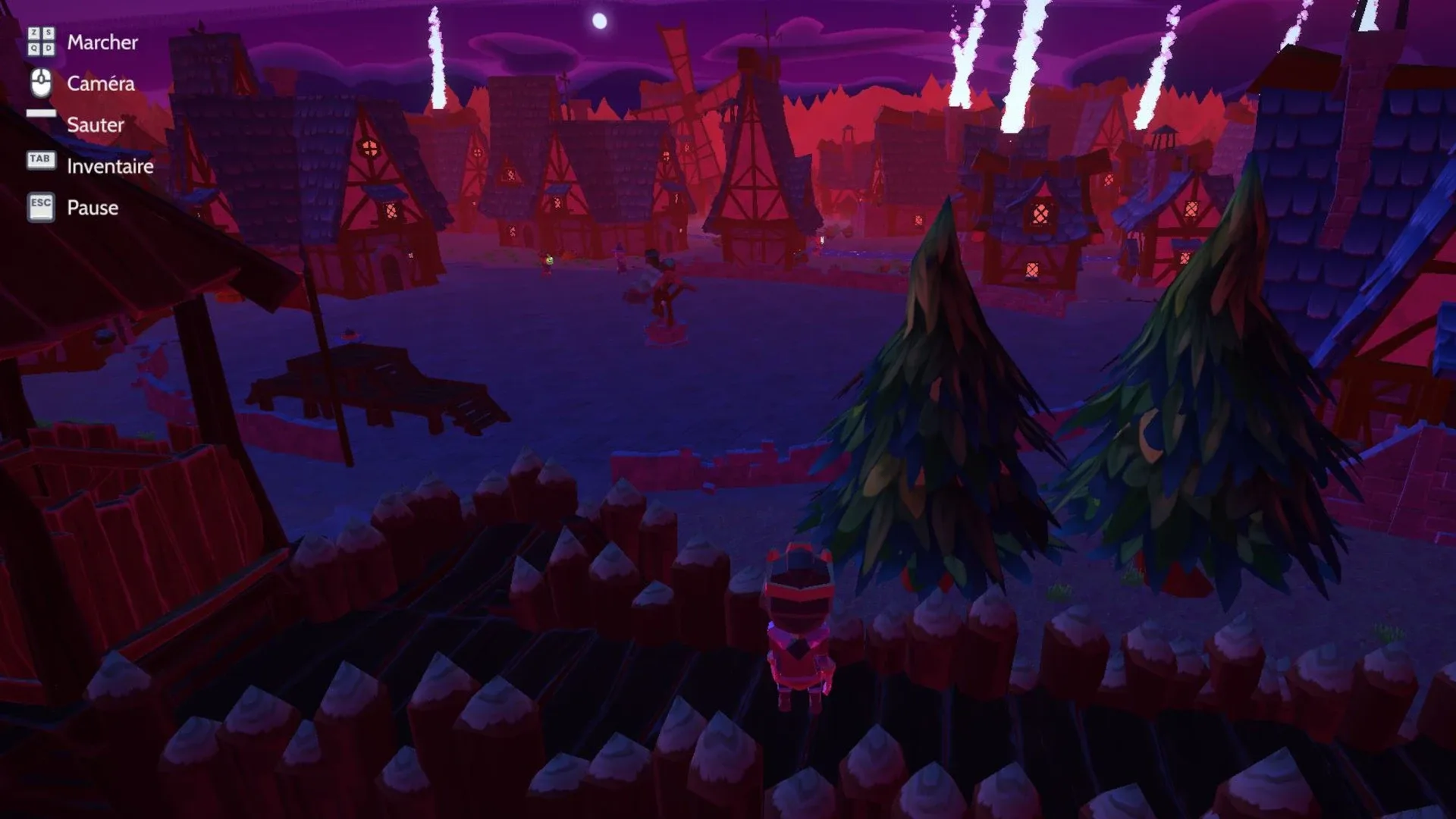The height and width of the screenshot is (819, 1456).
Task: Click the D key within the movement keys icon
Action: tap(49, 49)
